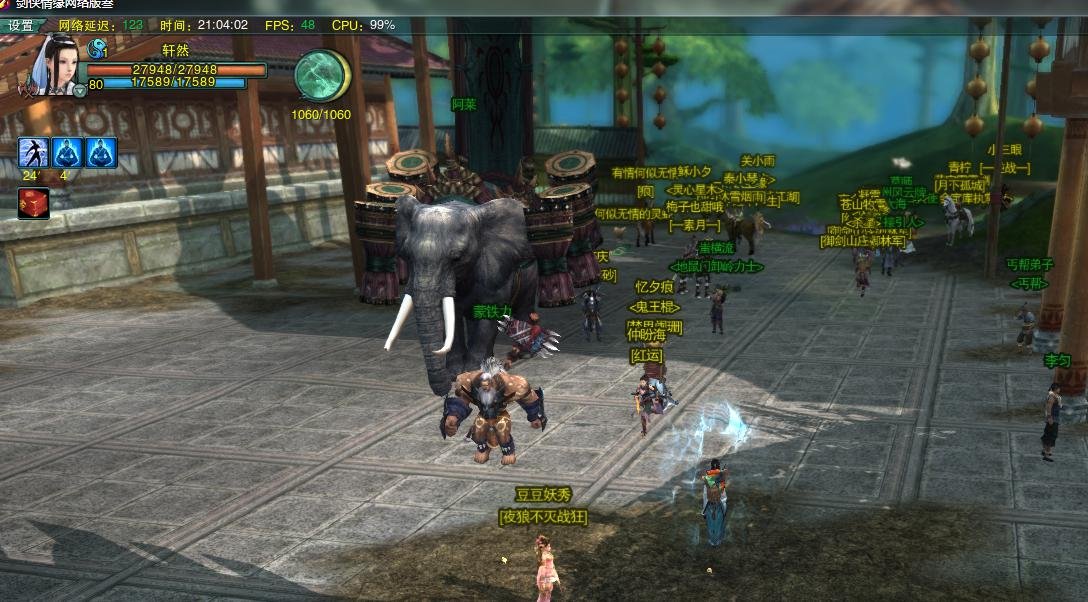
Task: Select the green orb beside the health bar
Action: click(321, 76)
